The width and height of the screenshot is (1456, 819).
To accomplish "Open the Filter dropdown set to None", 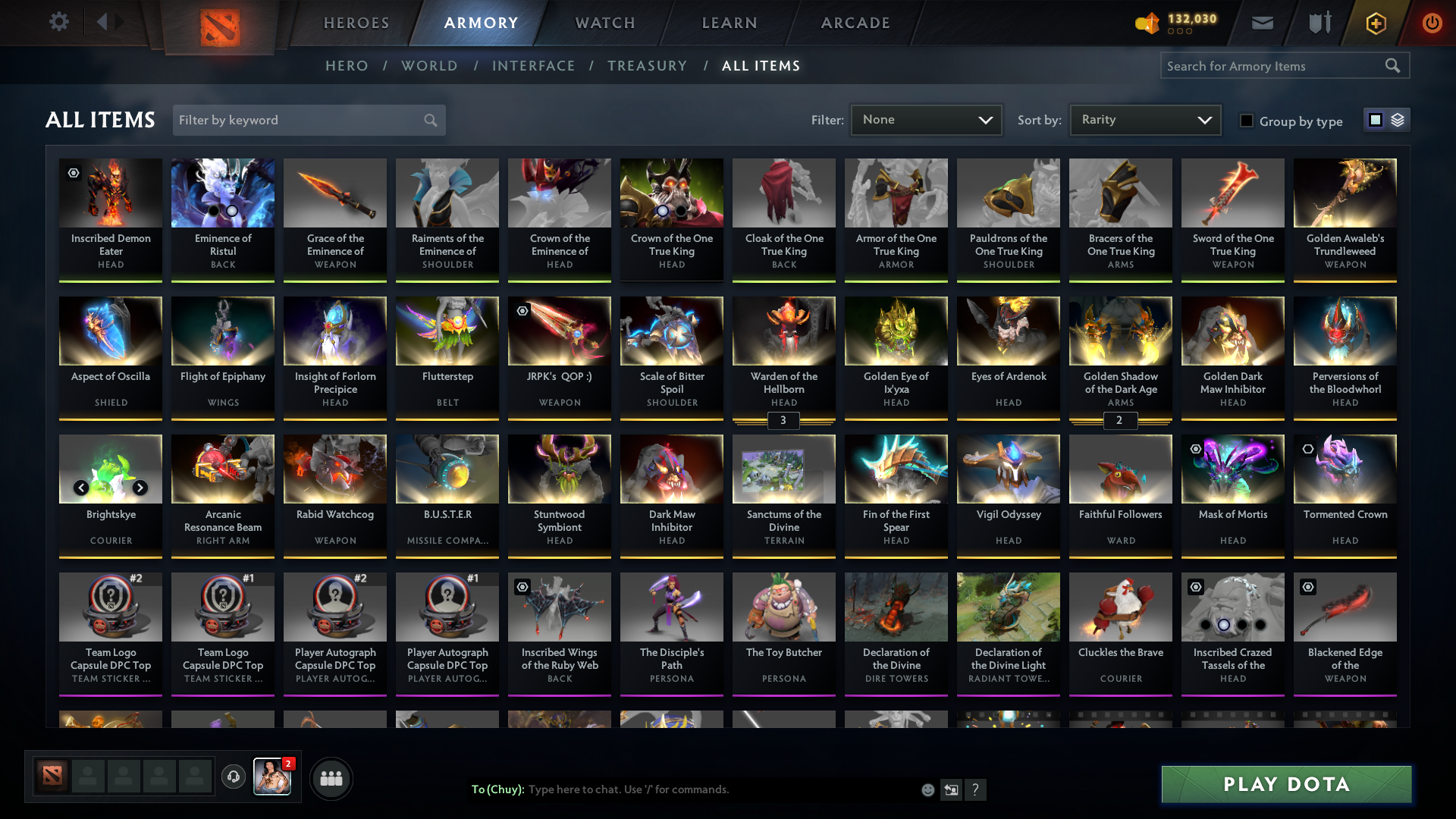I will pos(925,120).
